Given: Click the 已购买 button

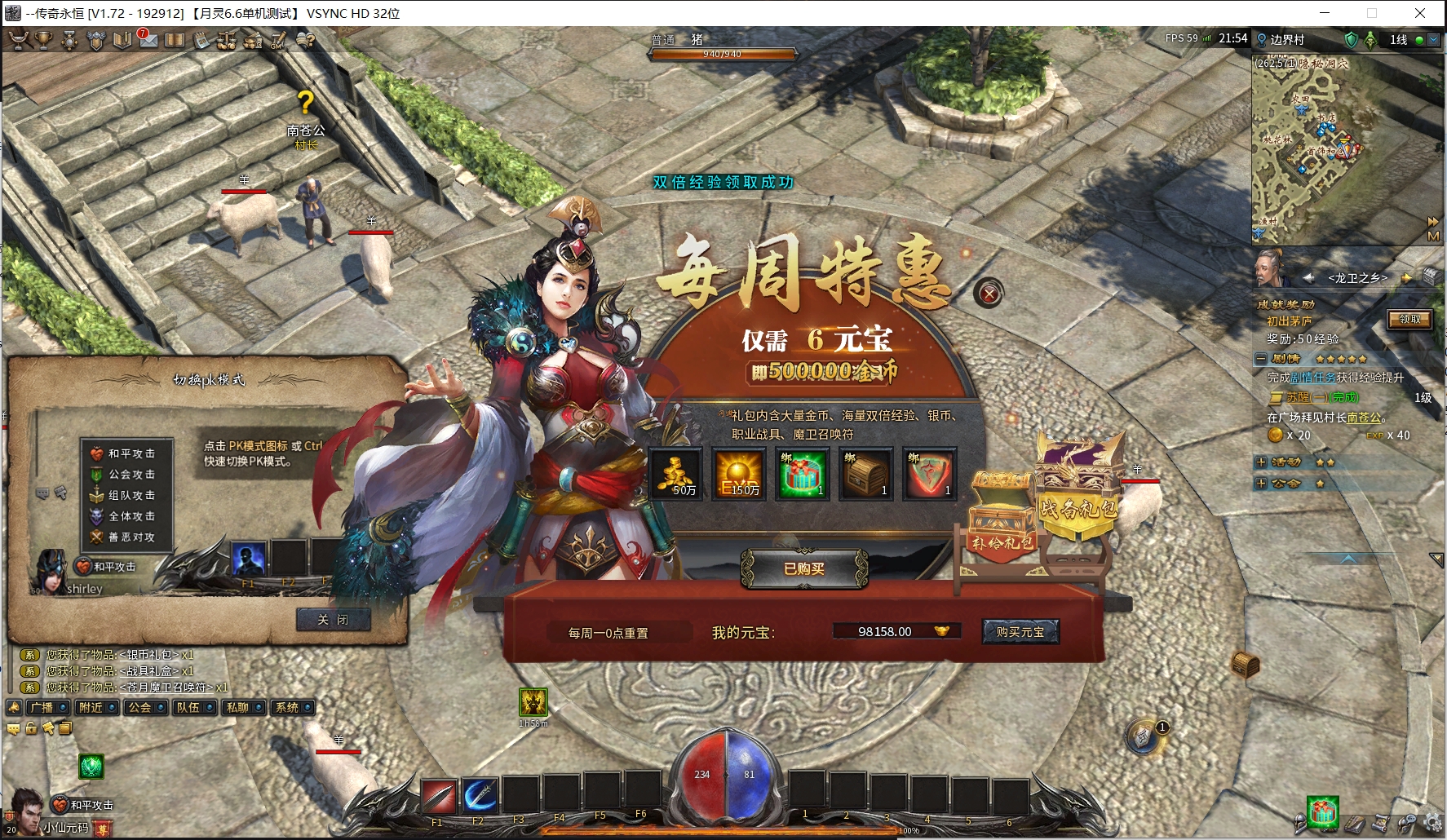Looking at the screenshot, I should tap(804, 568).
